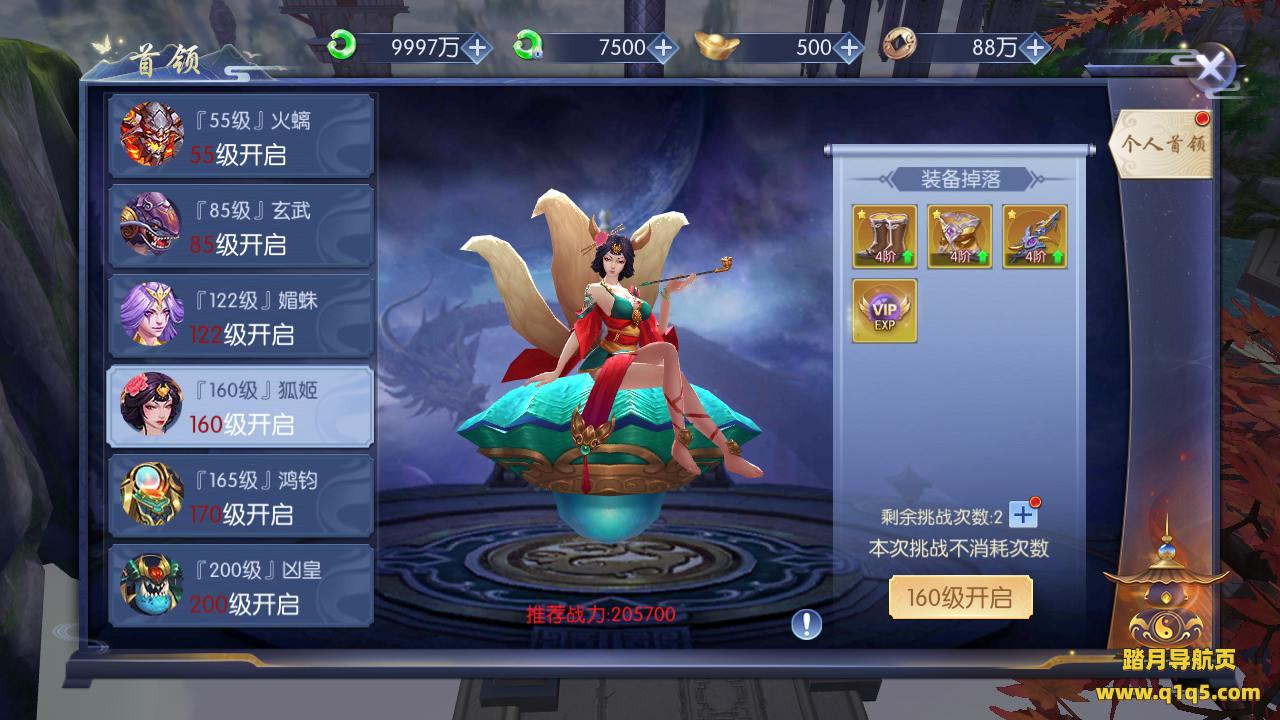Inspect the boots equipment drop
1280x720 pixels.
(885, 237)
